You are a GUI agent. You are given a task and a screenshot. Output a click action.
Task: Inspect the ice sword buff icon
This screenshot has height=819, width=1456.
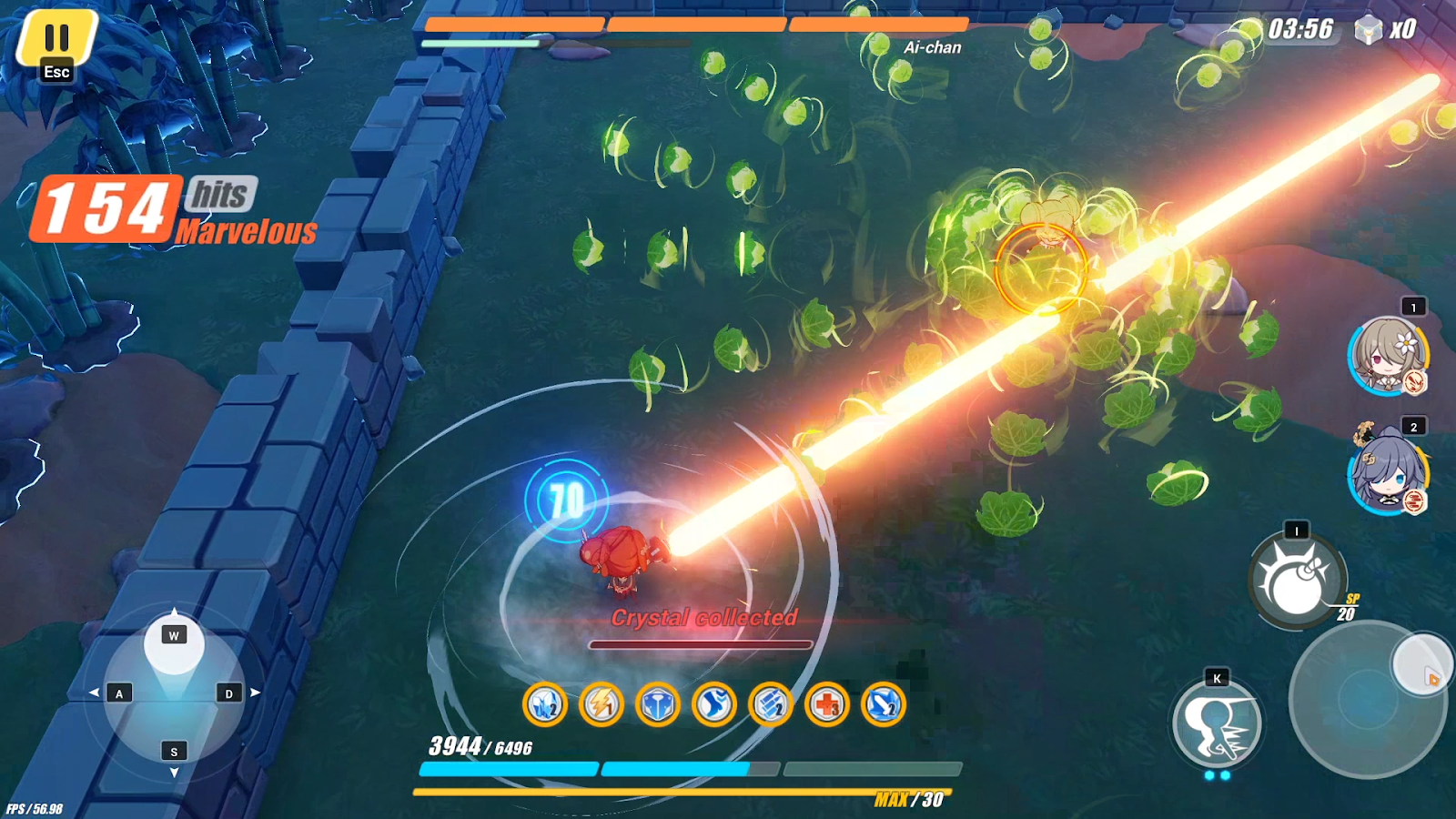pos(884,704)
